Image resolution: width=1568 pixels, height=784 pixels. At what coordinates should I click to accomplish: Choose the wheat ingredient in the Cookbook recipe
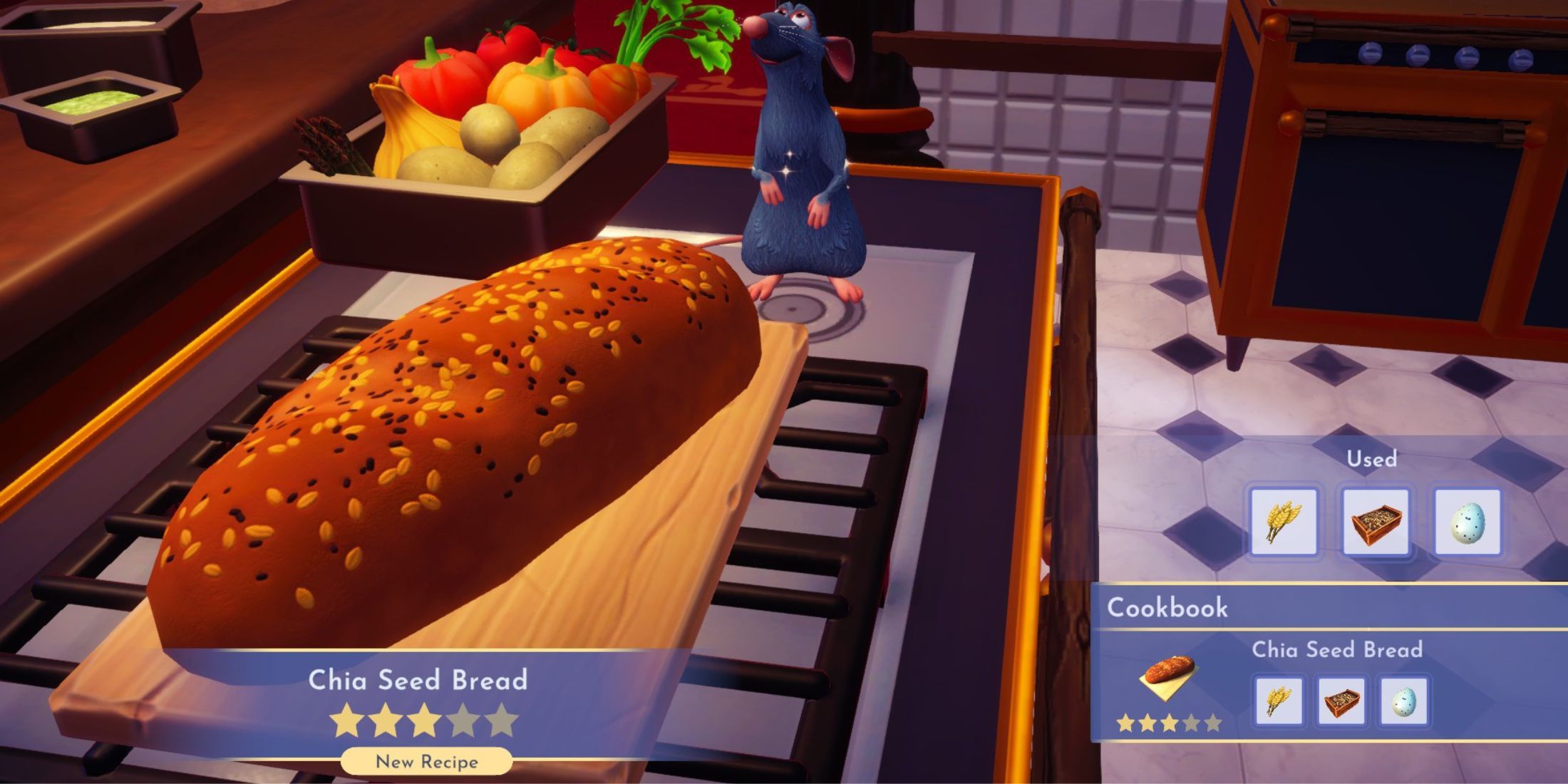[x=1278, y=701]
